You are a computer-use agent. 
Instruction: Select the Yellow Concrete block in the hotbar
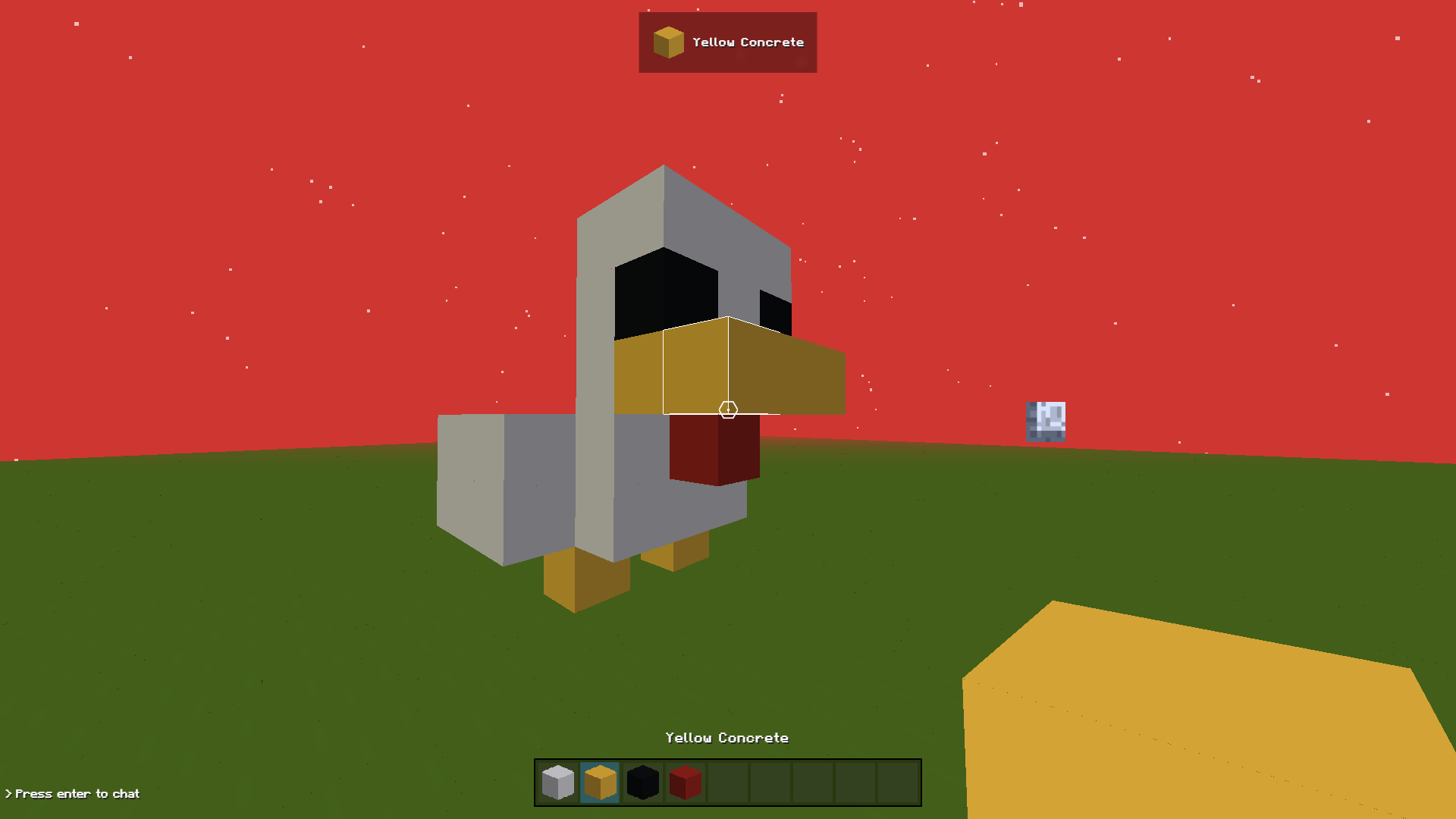click(600, 782)
